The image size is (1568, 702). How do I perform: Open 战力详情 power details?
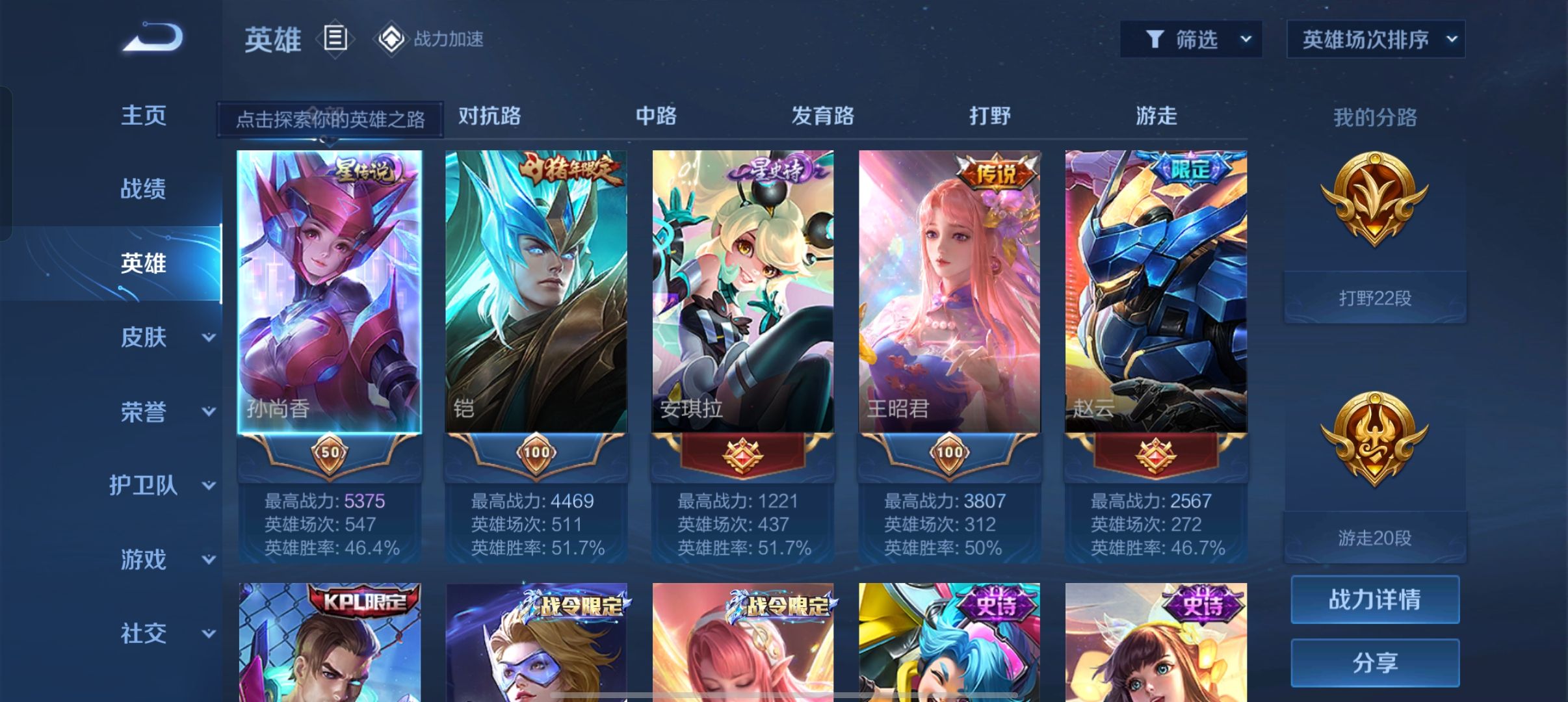1375,599
